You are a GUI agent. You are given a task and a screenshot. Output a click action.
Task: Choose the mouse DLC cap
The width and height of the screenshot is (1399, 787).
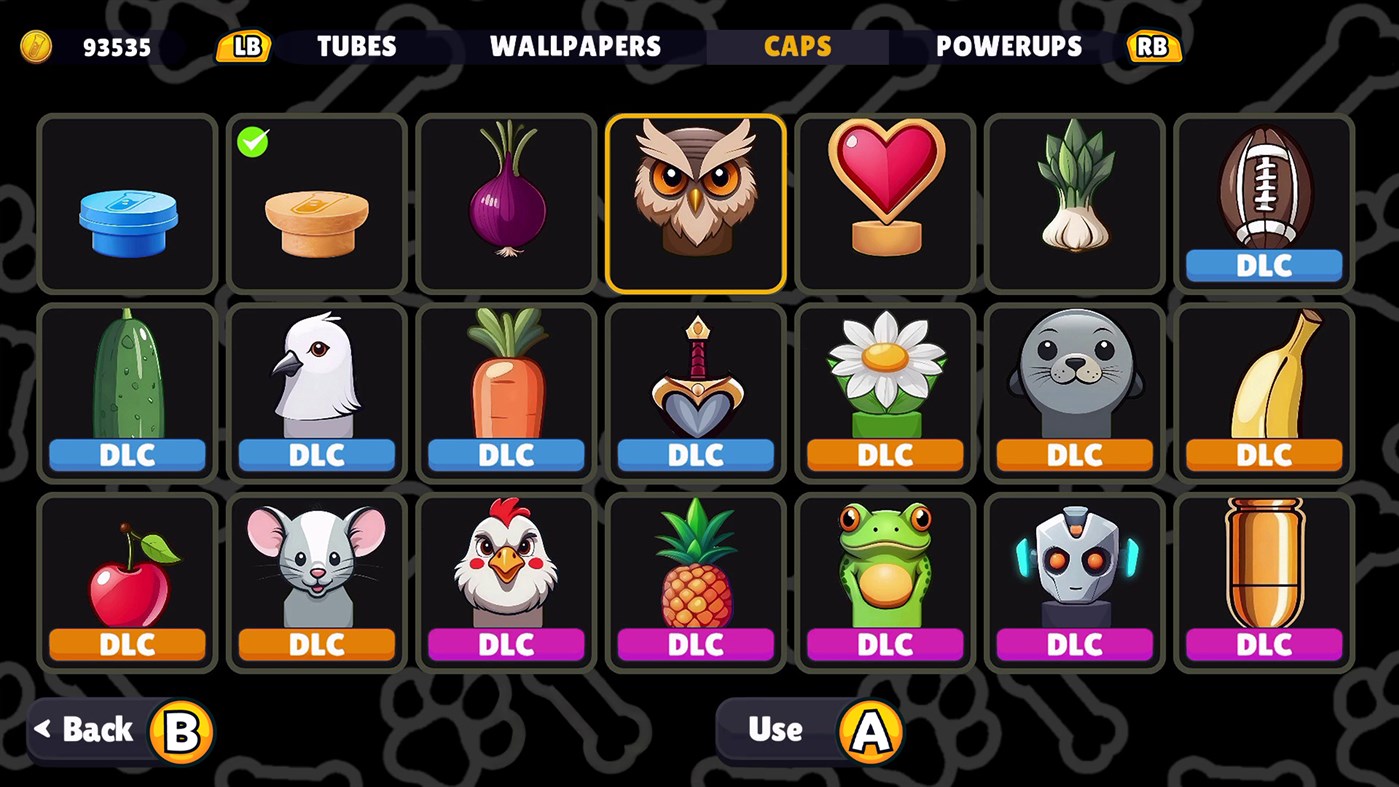(316, 570)
